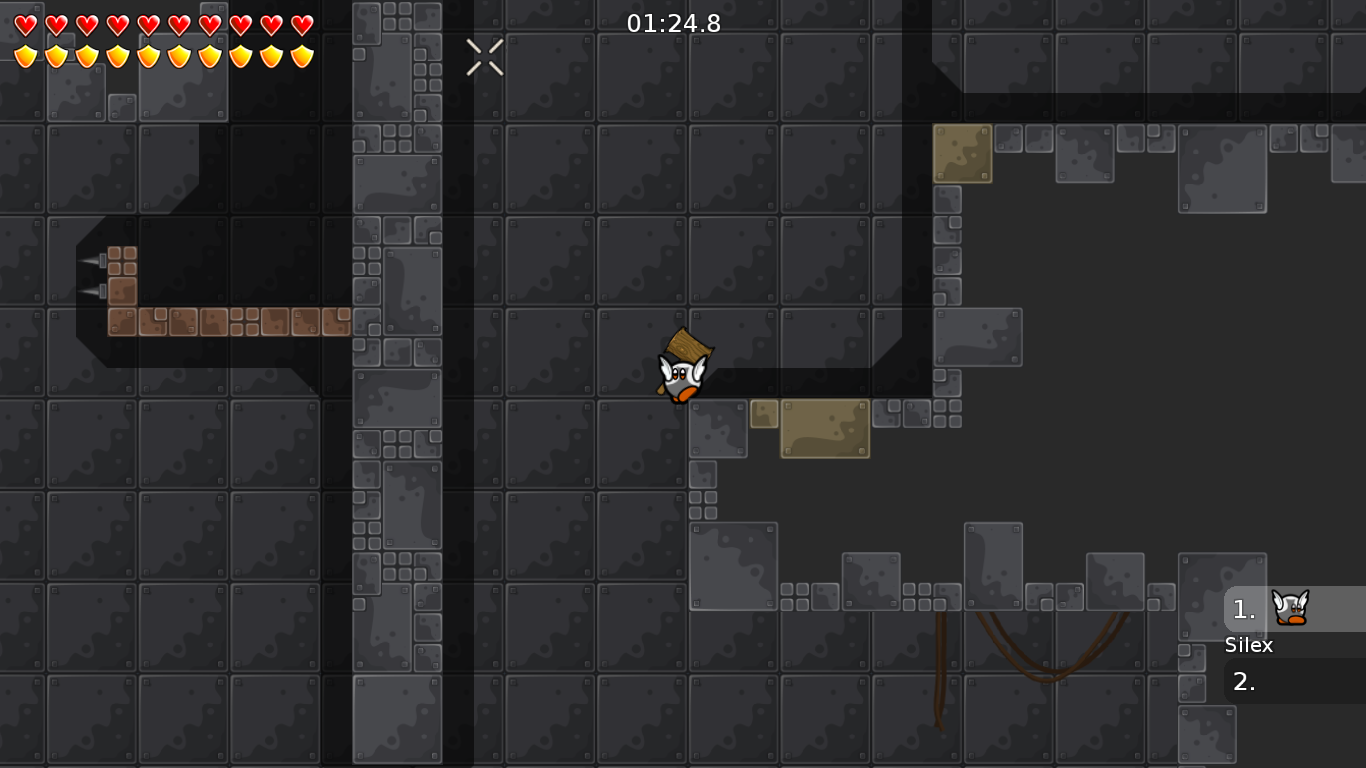Click the player name Silex

click(x=1249, y=645)
